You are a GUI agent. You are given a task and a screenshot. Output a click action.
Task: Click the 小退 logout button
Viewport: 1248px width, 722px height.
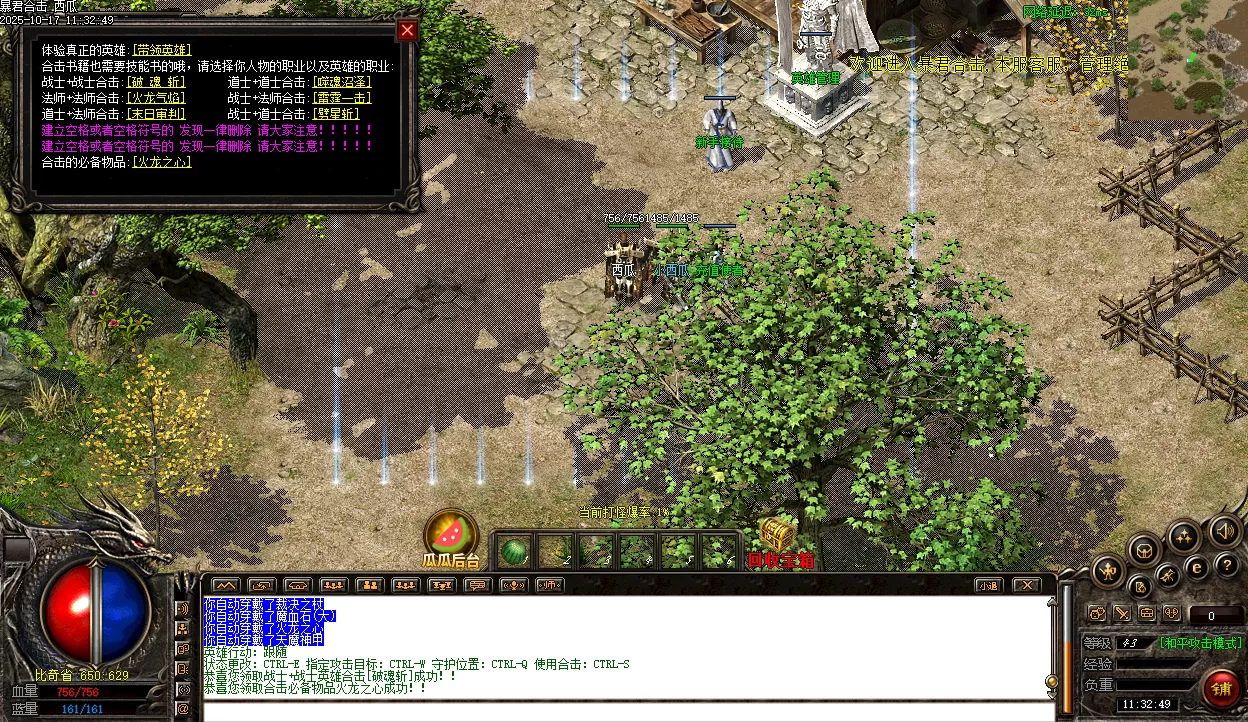[x=989, y=585]
